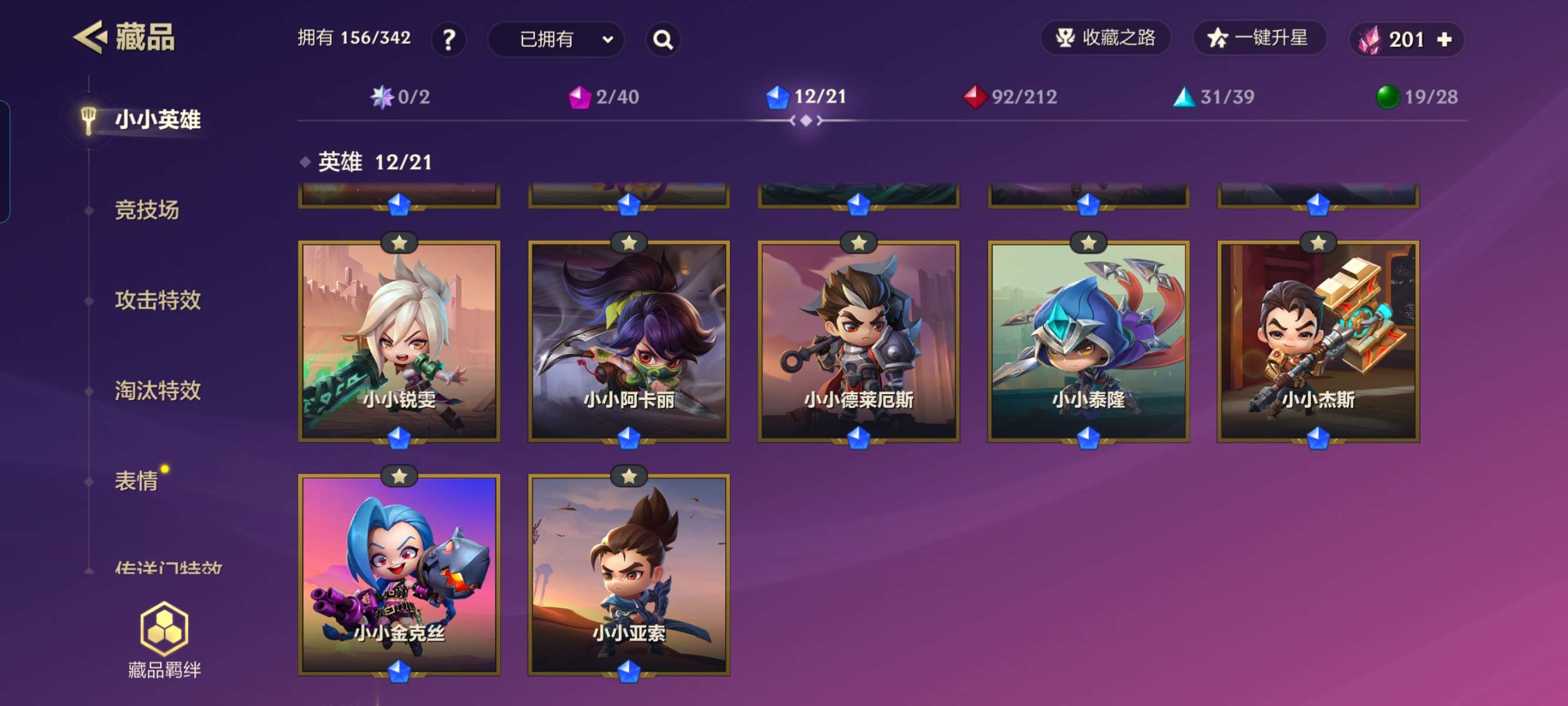Viewport: 1568px width, 706px height.
Task: Open 藏品羁绊 hexagon button
Action: (x=164, y=639)
